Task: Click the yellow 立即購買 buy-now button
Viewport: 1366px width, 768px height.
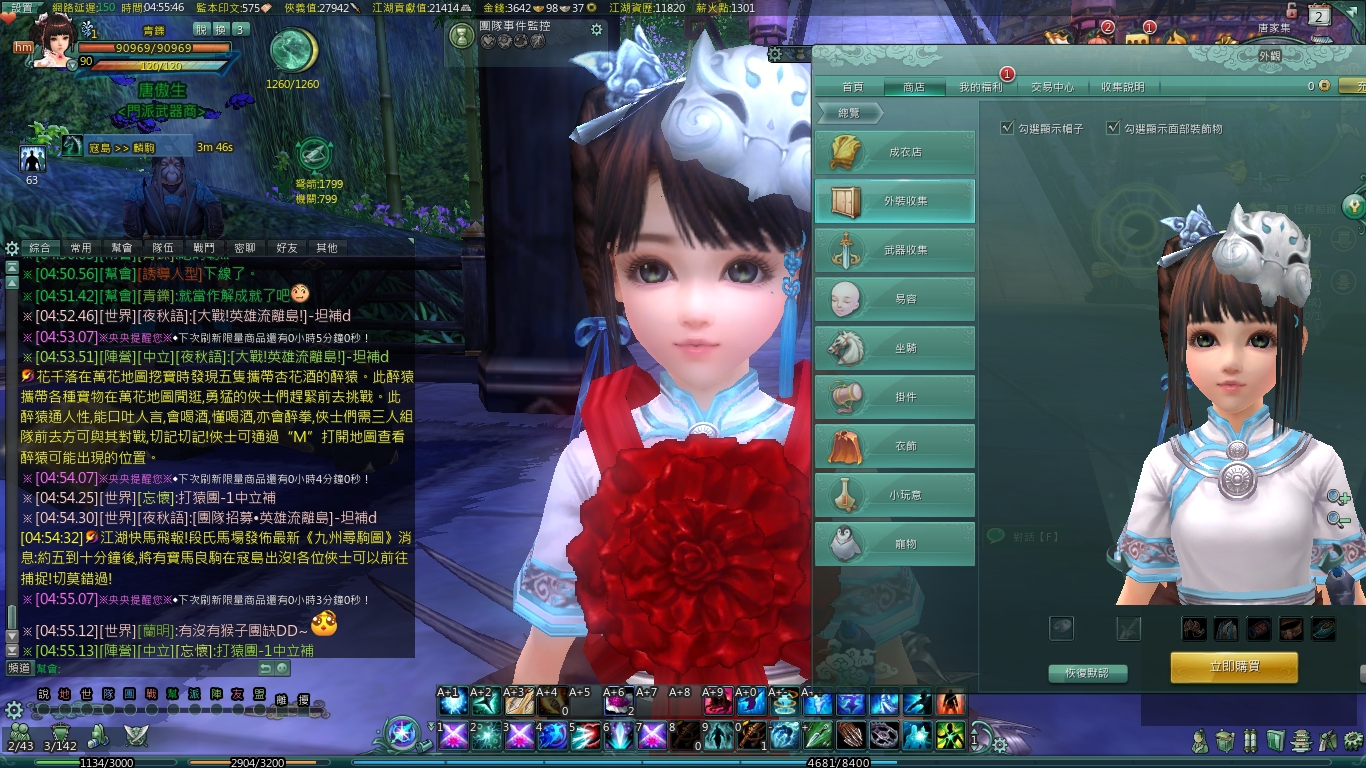Action: (x=1234, y=667)
